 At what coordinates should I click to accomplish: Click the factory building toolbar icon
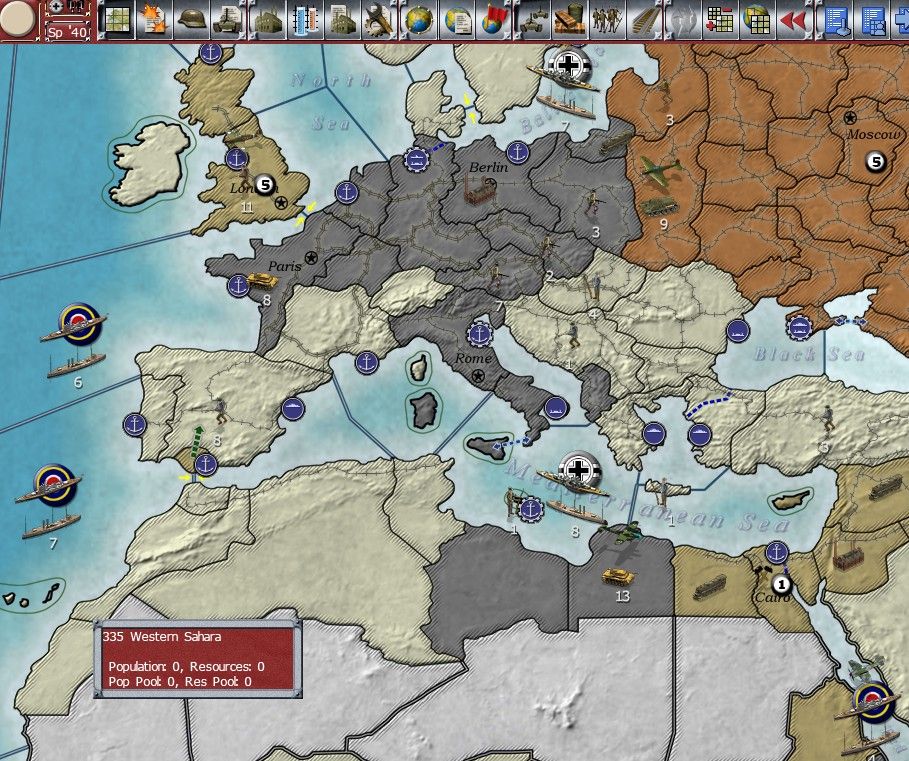pos(269,19)
